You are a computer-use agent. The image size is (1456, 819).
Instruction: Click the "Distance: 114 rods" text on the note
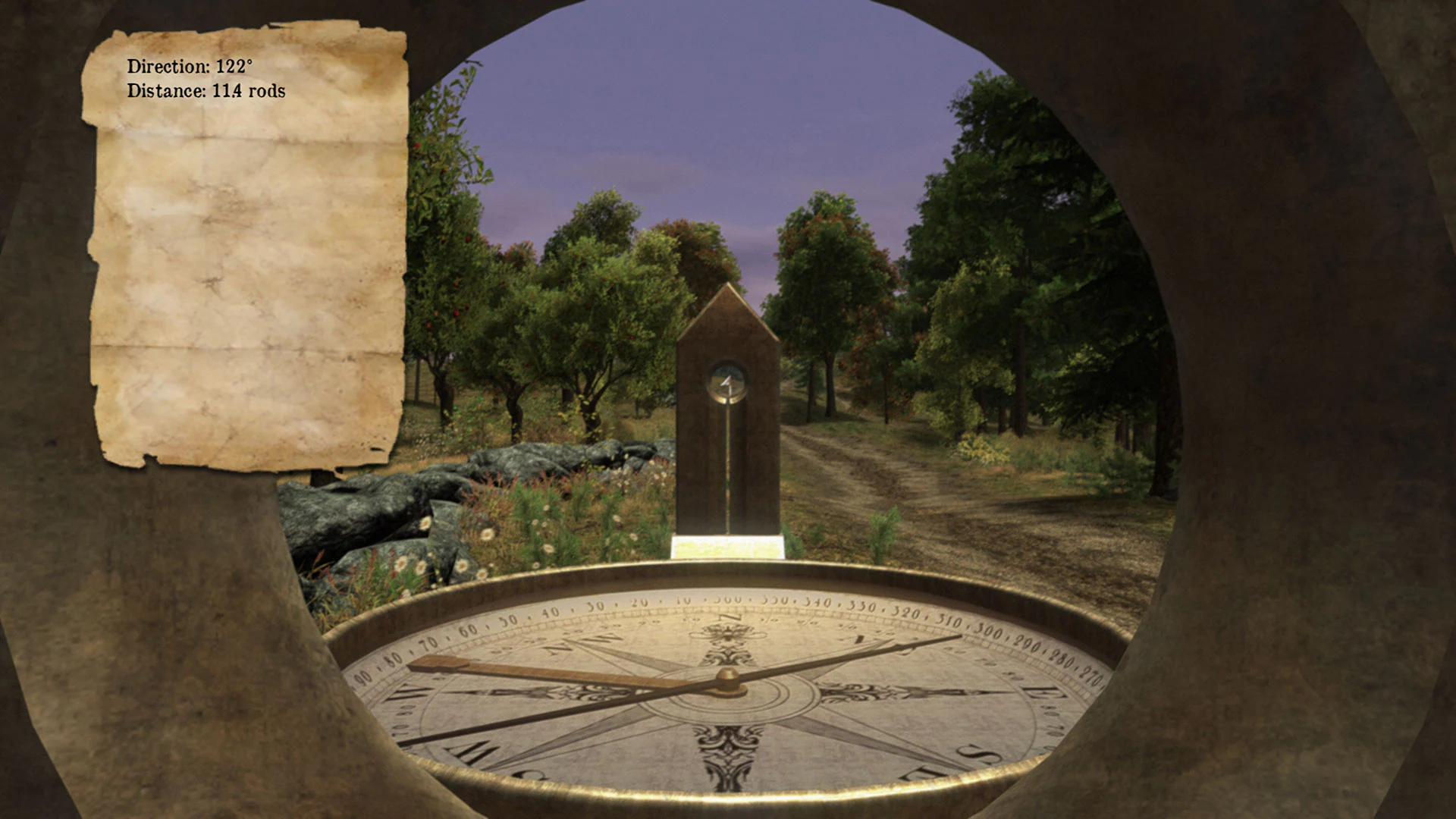click(x=206, y=92)
